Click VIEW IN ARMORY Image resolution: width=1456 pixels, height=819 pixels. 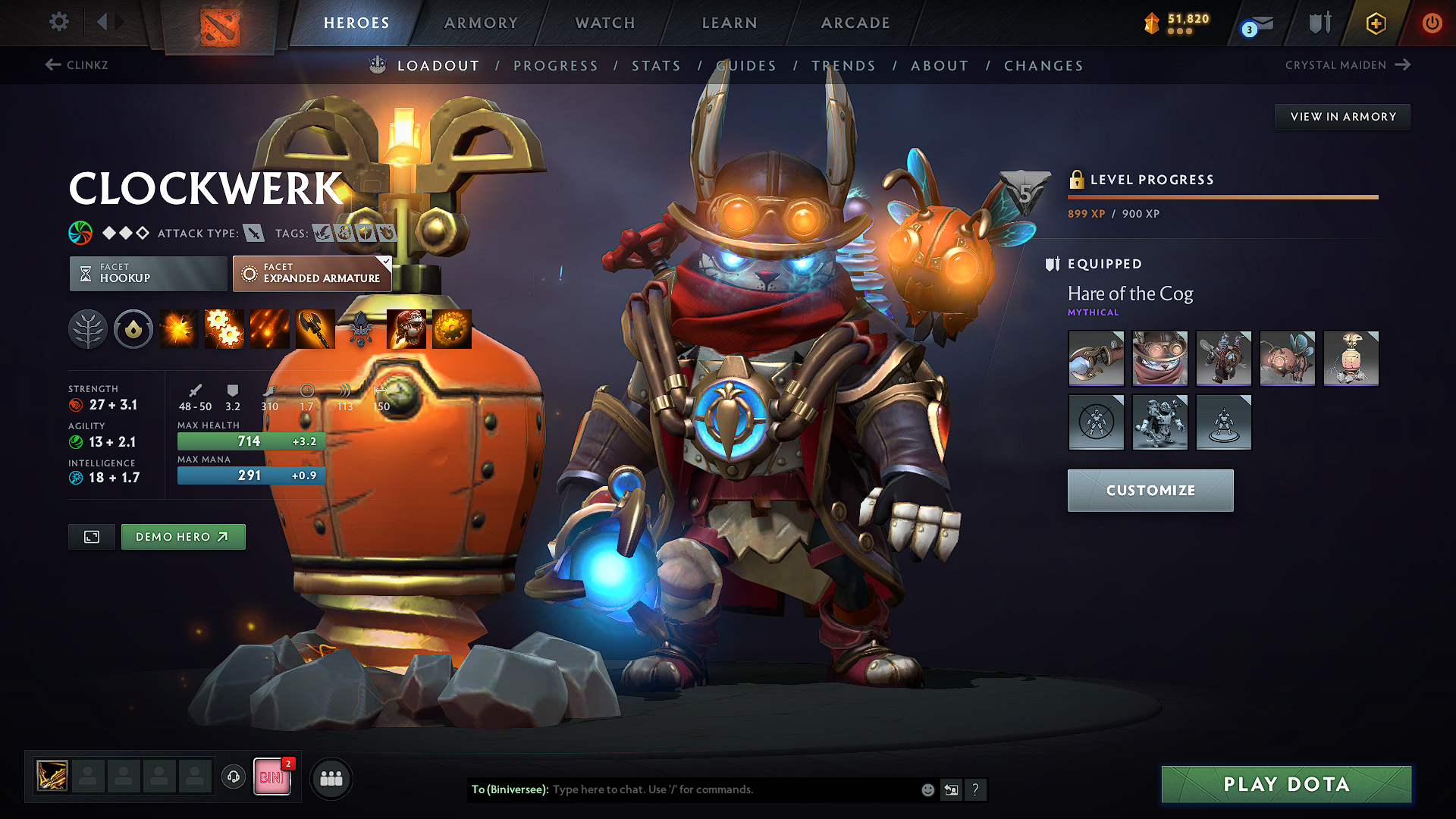(x=1342, y=116)
